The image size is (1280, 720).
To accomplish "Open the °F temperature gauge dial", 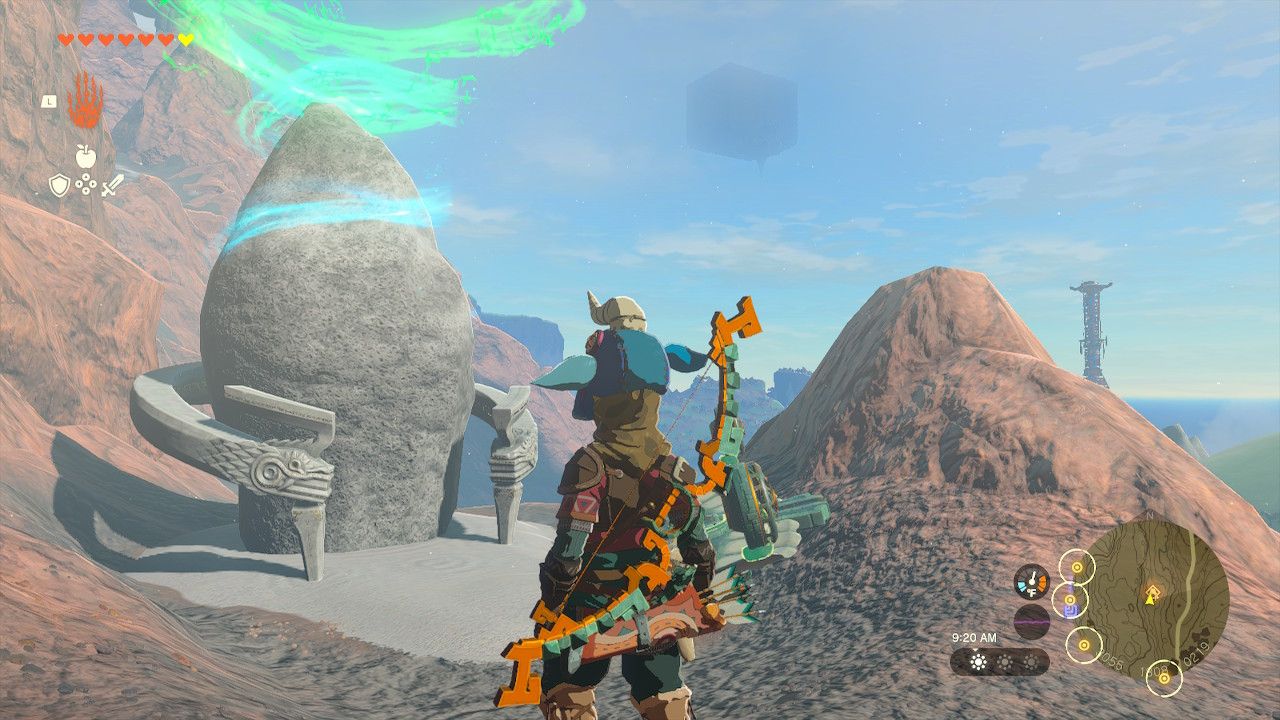I will [x=1031, y=582].
